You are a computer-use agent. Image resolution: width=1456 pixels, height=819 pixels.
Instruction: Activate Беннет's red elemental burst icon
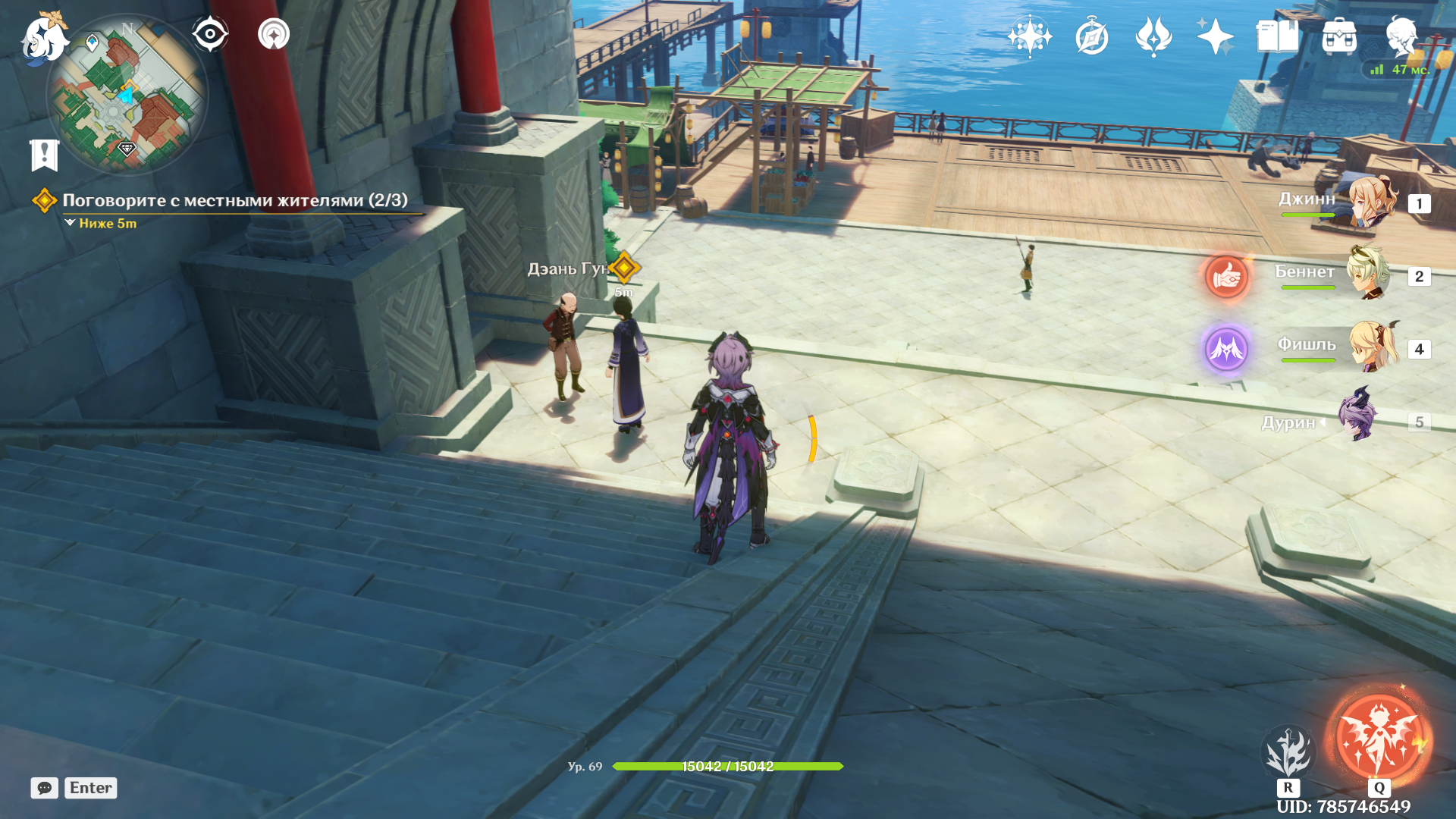pos(1226,277)
